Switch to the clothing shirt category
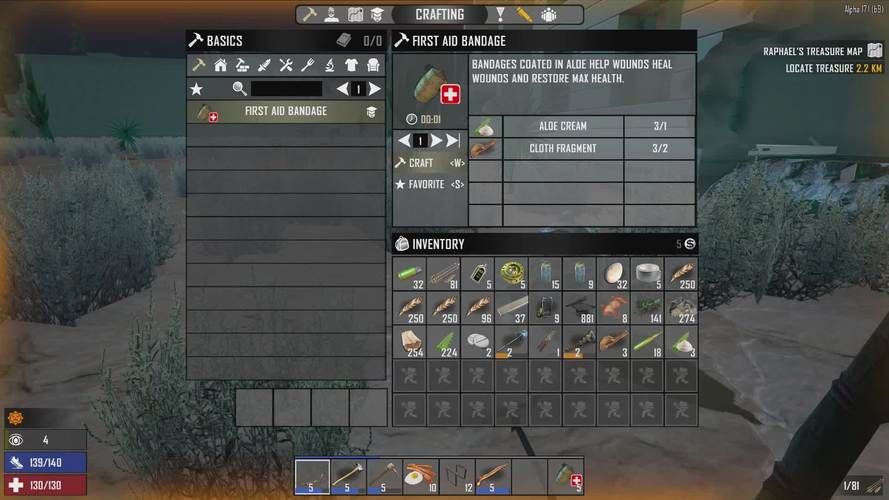The width and height of the screenshot is (889, 500). (x=351, y=65)
